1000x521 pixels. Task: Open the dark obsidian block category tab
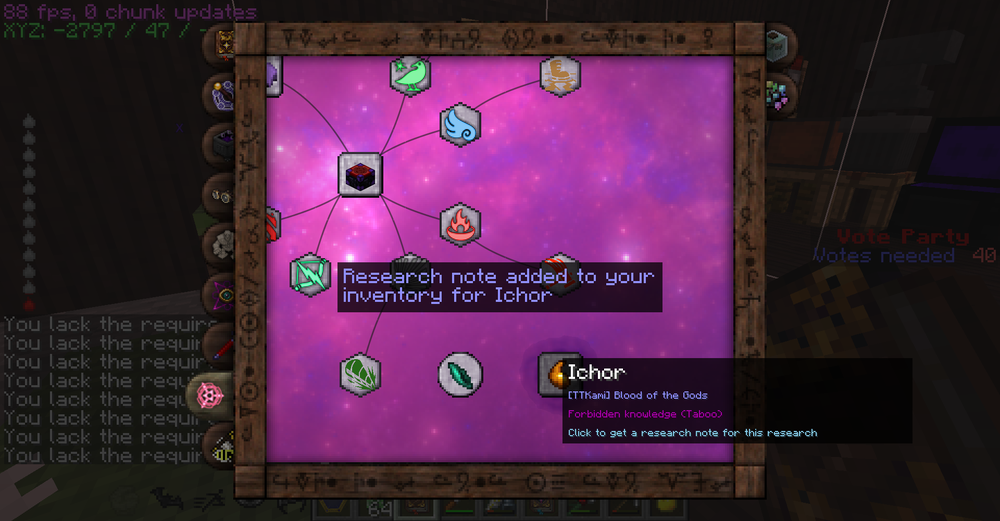218,143
